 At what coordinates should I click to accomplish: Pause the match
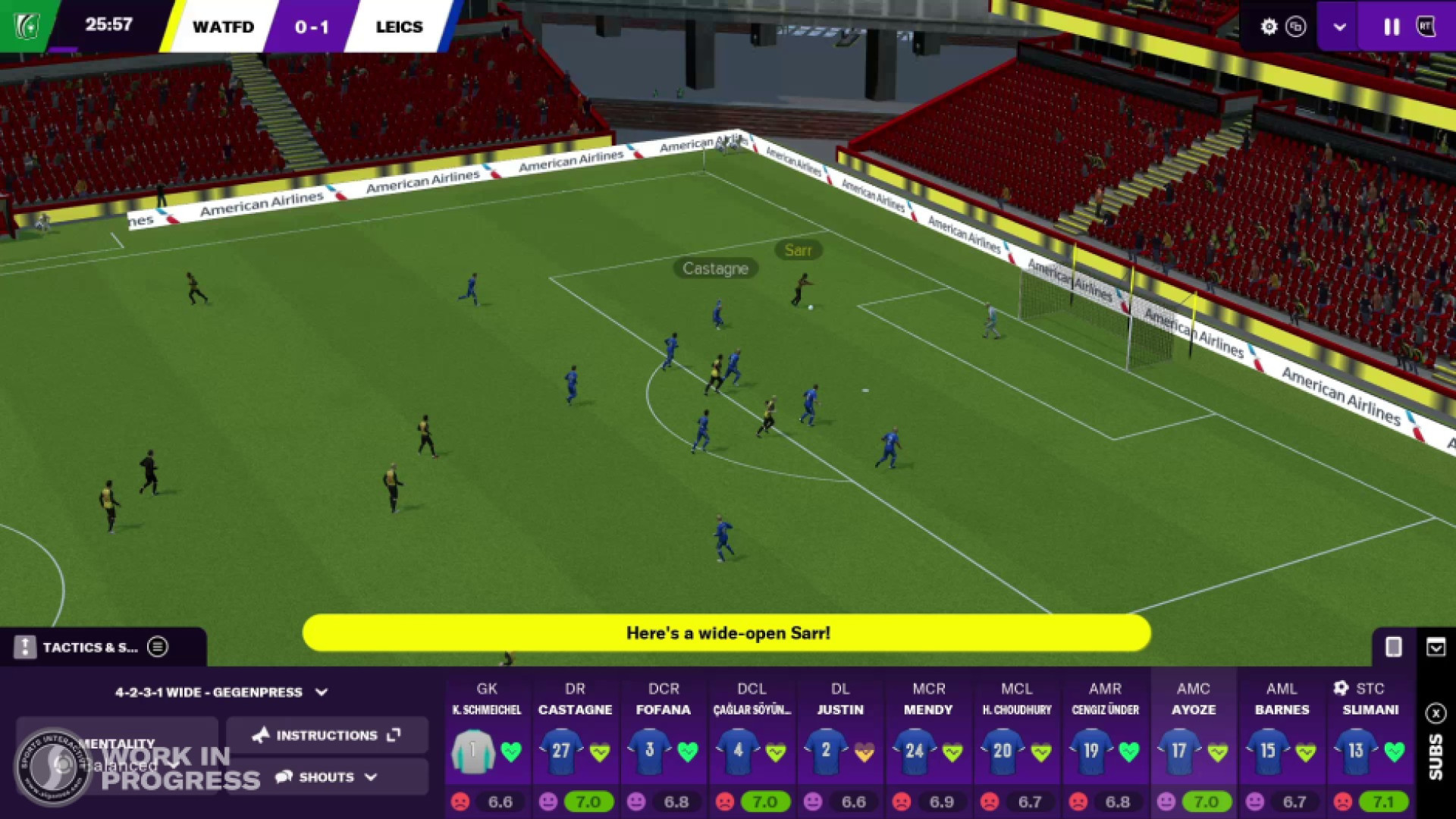tap(1392, 27)
